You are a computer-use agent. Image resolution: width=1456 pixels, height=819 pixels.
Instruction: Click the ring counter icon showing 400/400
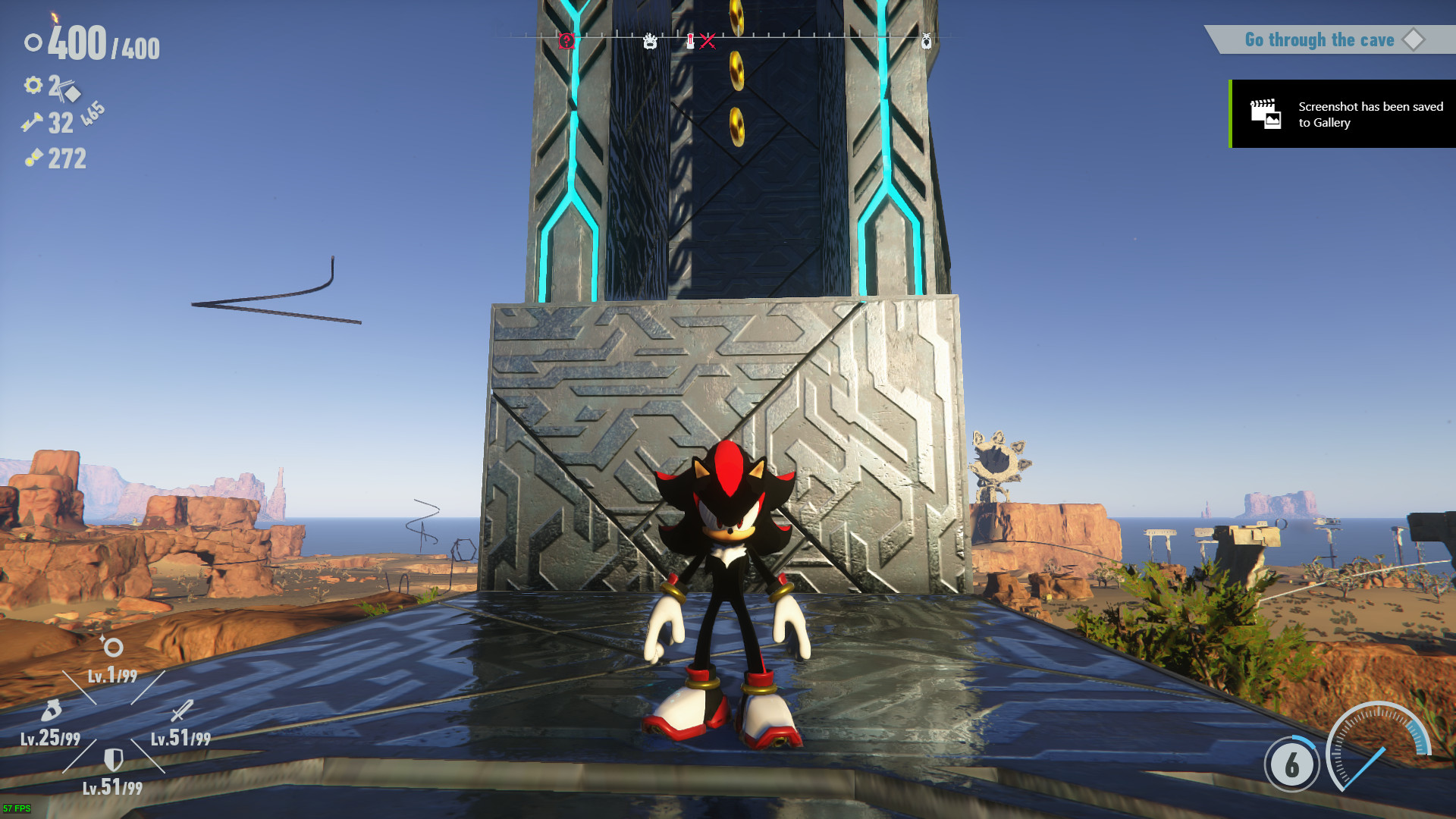tap(33, 43)
